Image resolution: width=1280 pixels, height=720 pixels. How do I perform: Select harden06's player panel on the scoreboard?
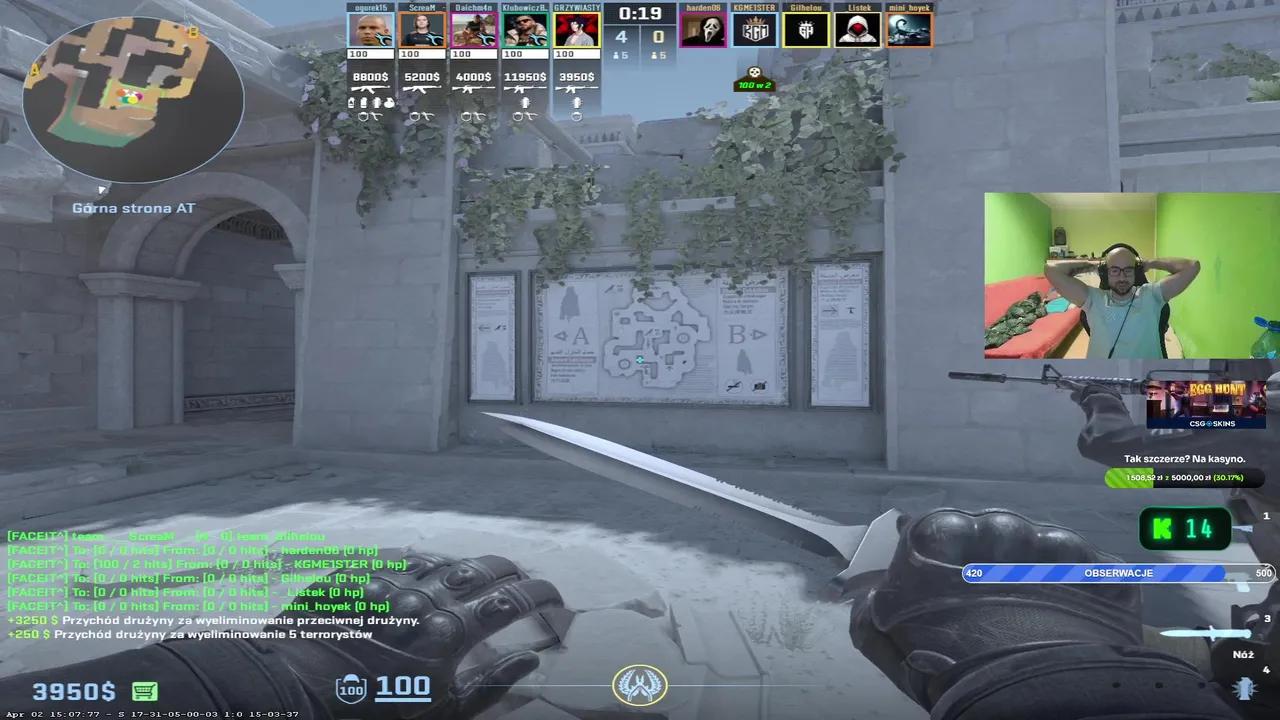[703, 28]
